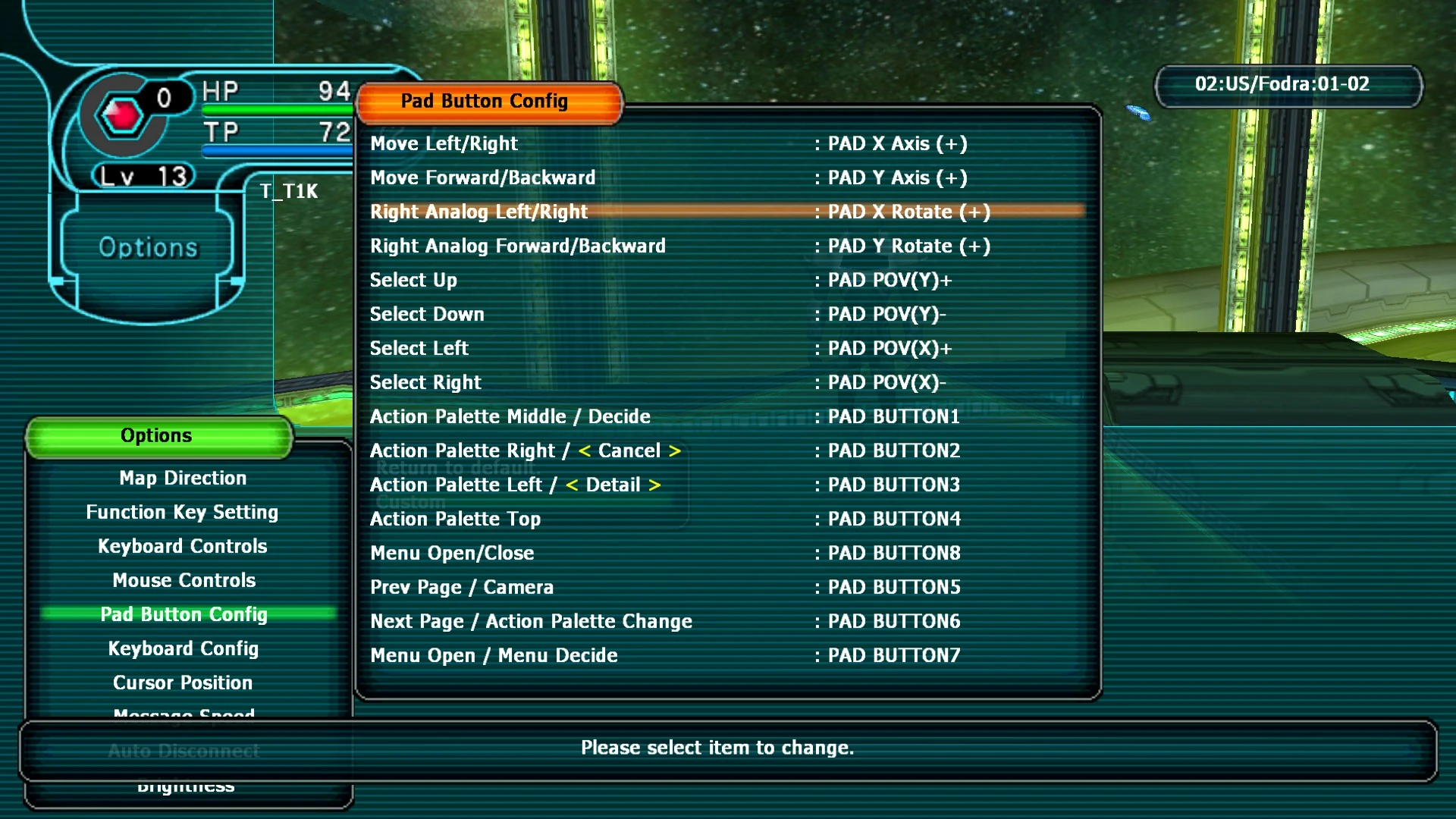Screen dimensions: 1456x819
Task: Select Keyboard Controls from Options menu
Action: coord(182,546)
